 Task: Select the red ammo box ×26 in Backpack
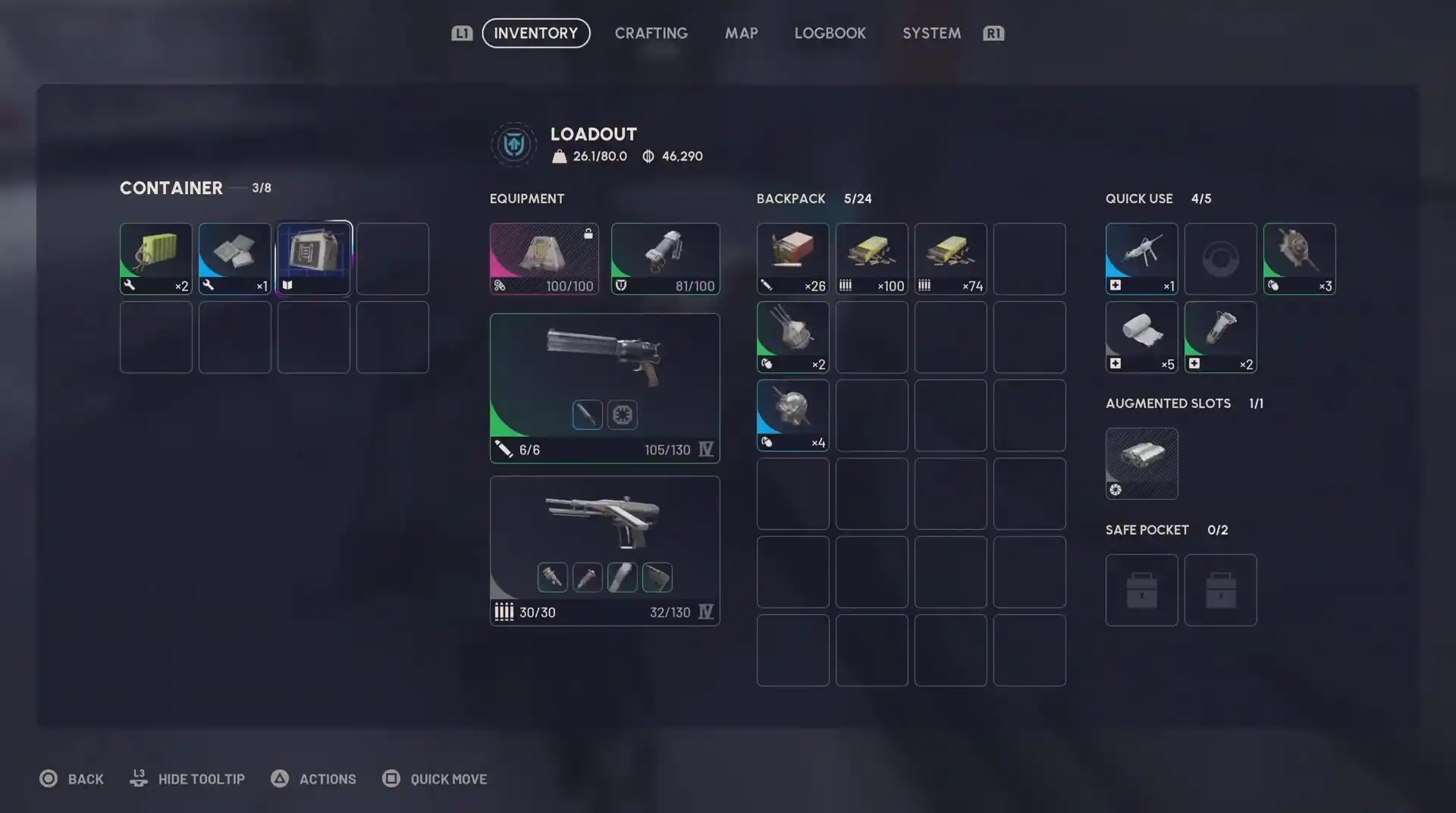(x=792, y=258)
